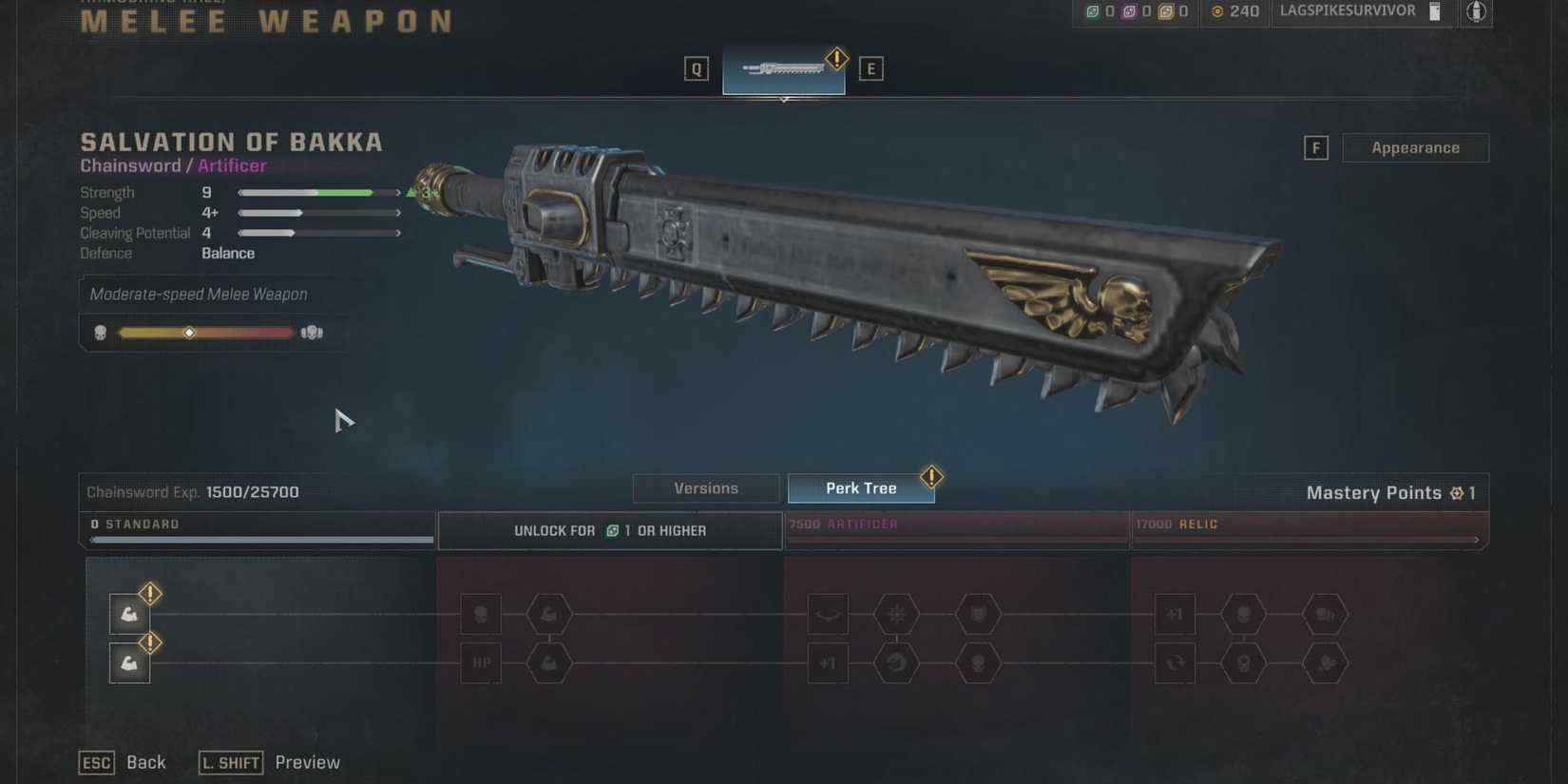Click the HP perk node
The image size is (1568, 784).
point(481,662)
